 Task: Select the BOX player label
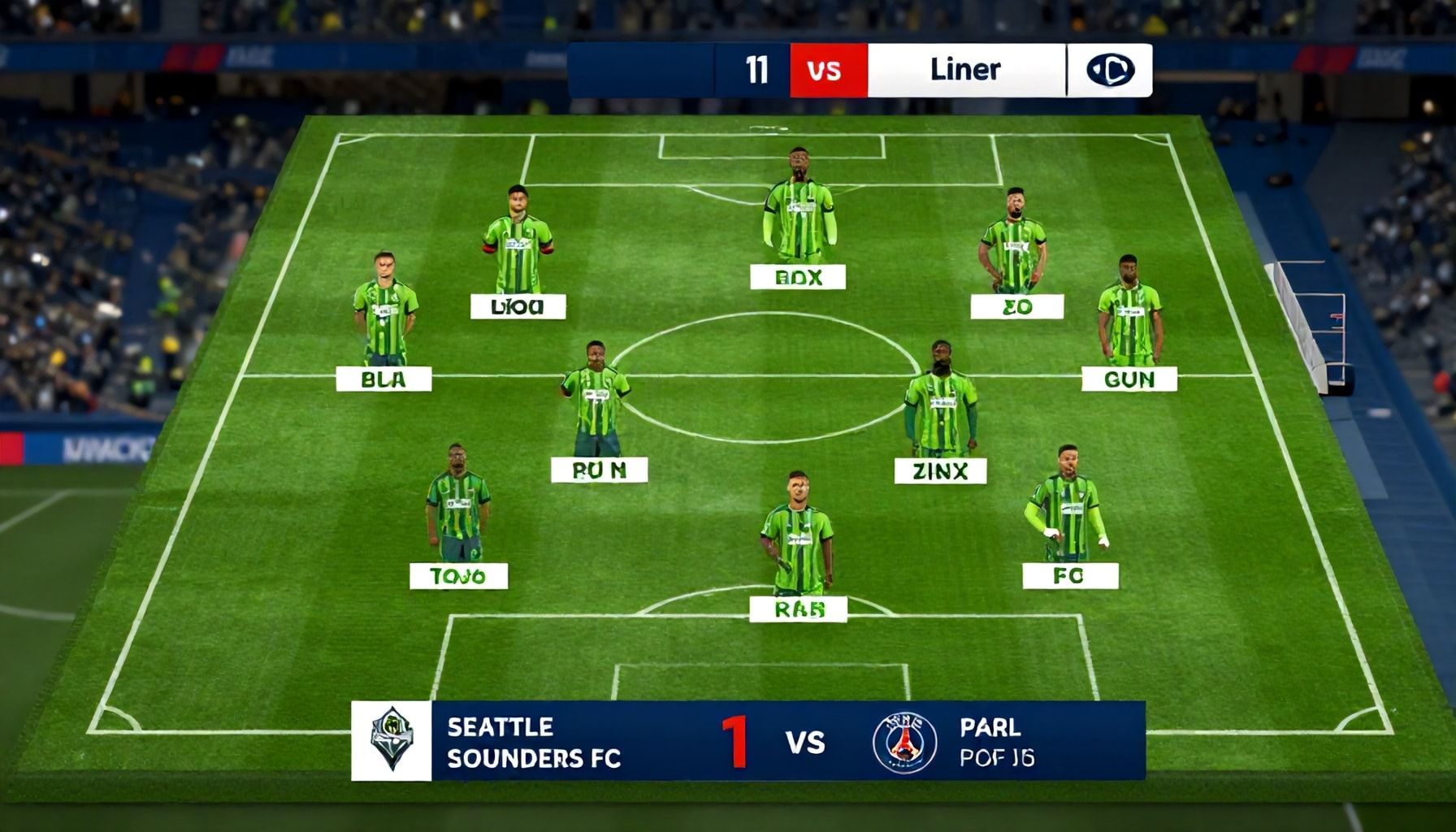[x=798, y=277]
